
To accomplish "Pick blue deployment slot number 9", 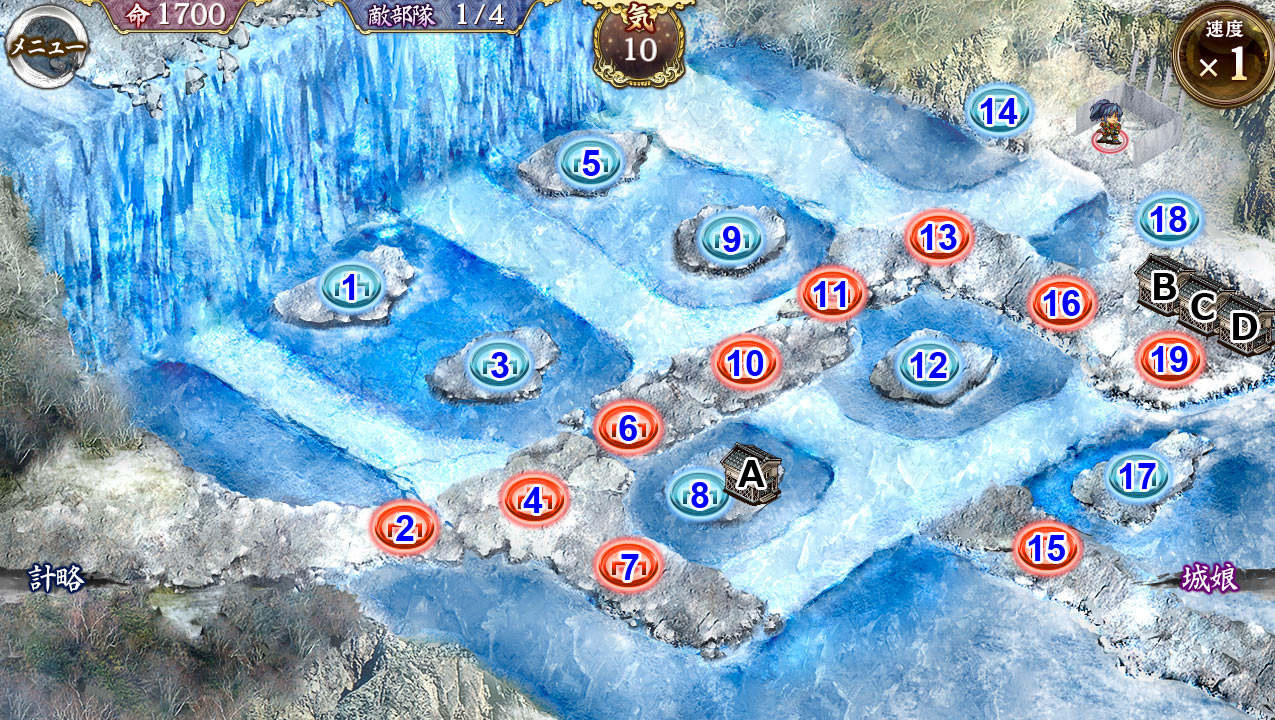I will (x=731, y=239).
